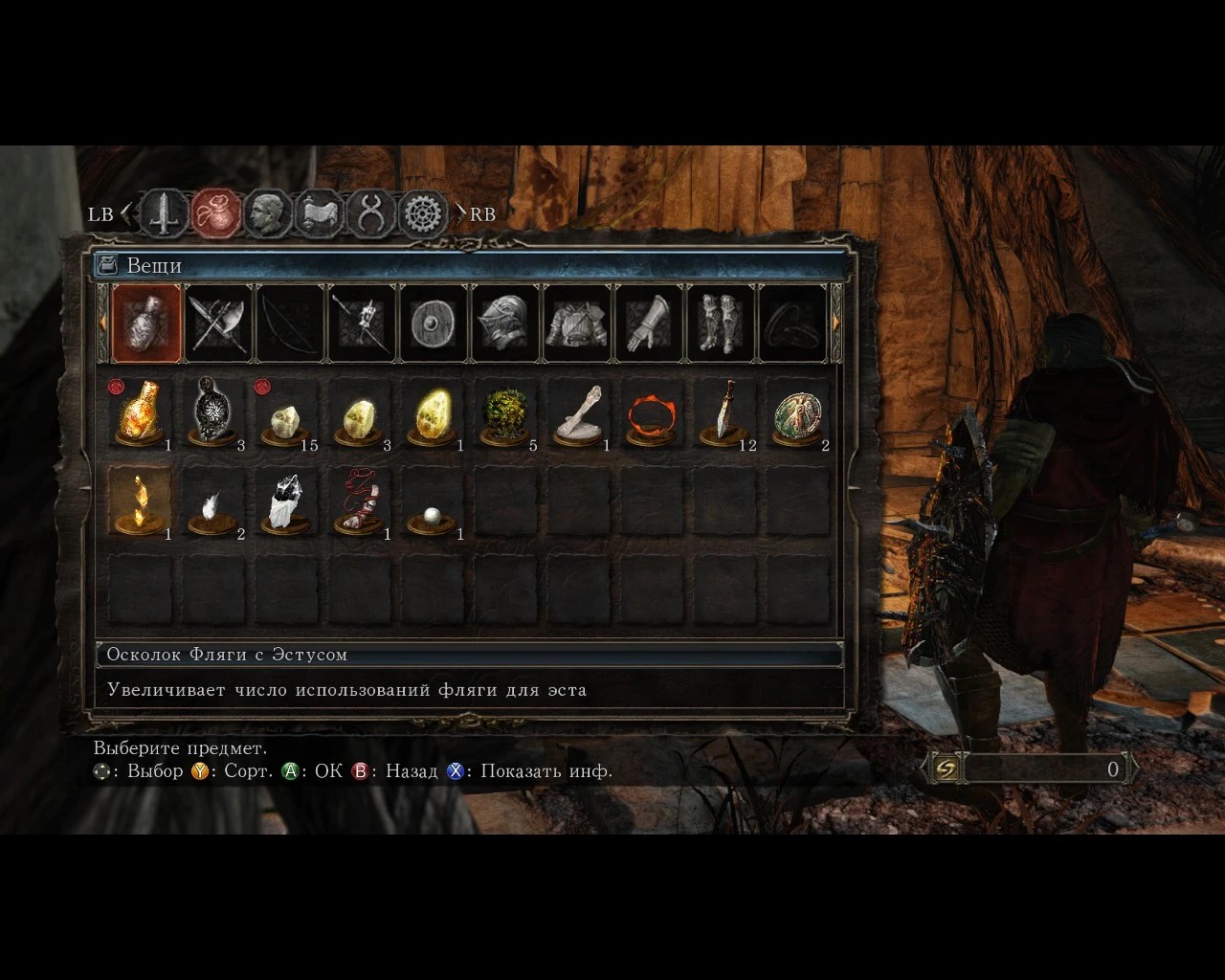Pick the small white round stone
The image size is (1225, 980).
431,517
